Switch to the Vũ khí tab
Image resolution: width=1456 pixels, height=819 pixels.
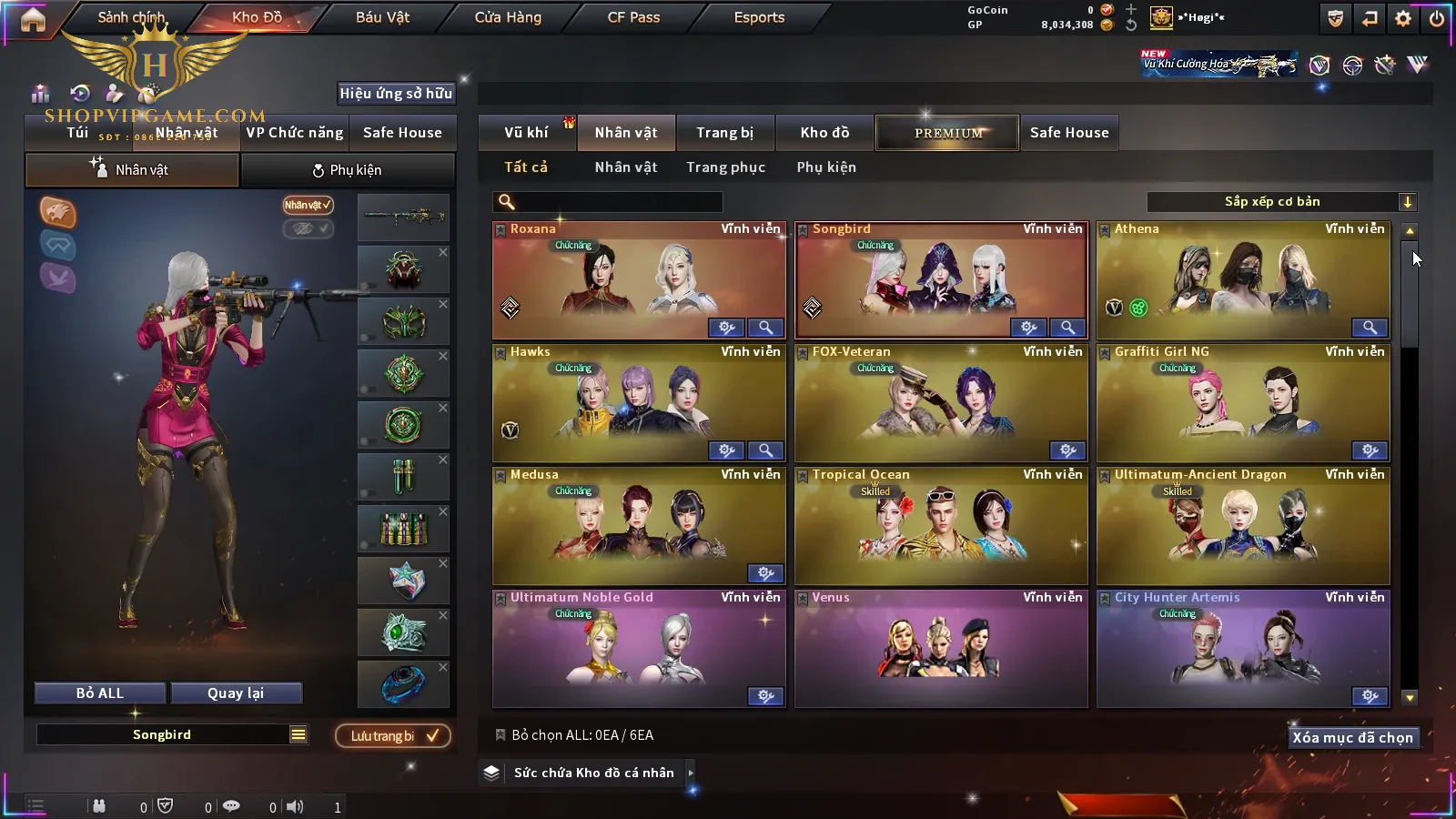point(526,133)
